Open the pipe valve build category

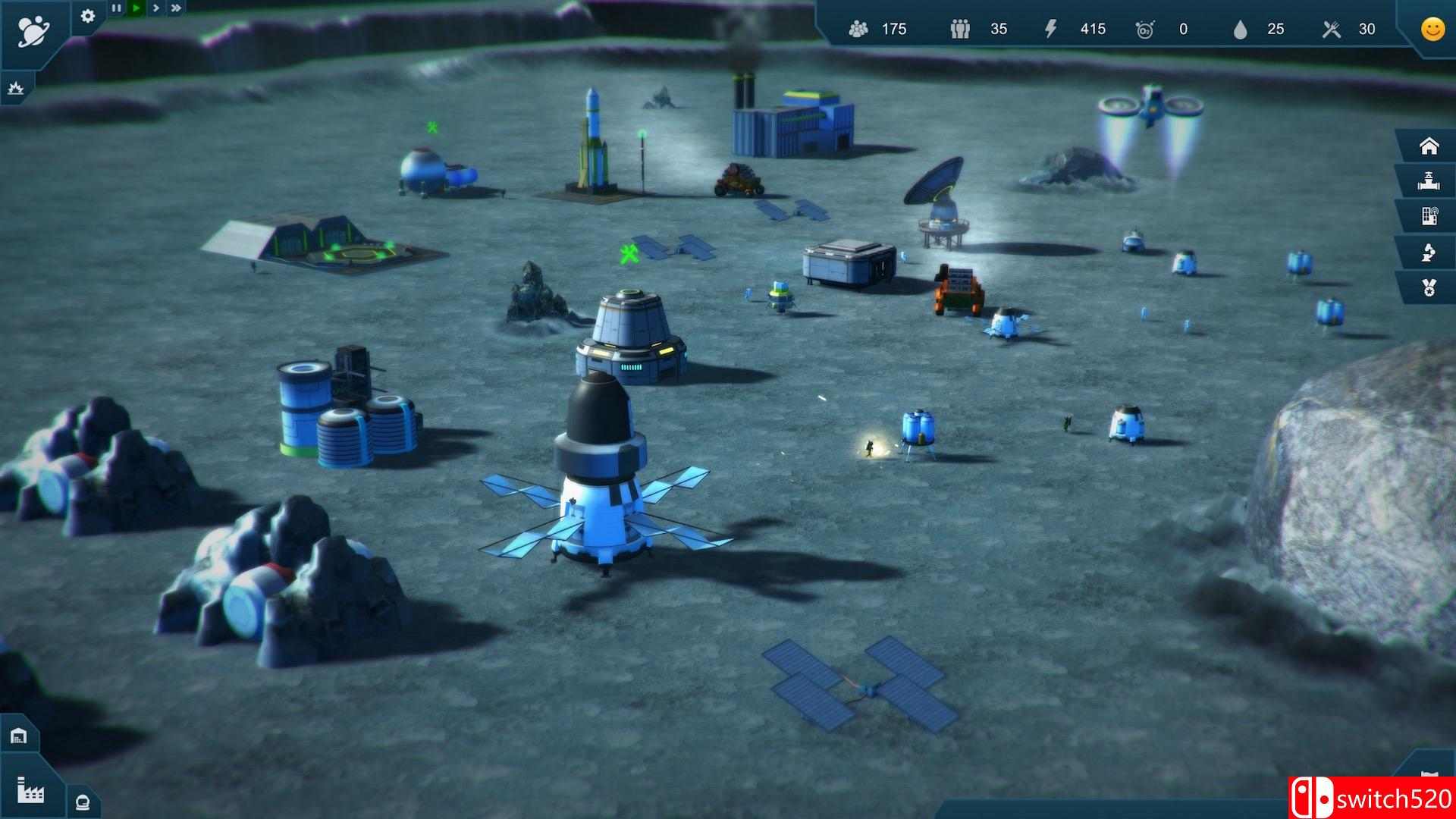pyautogui.click(x=1429, y=181)
